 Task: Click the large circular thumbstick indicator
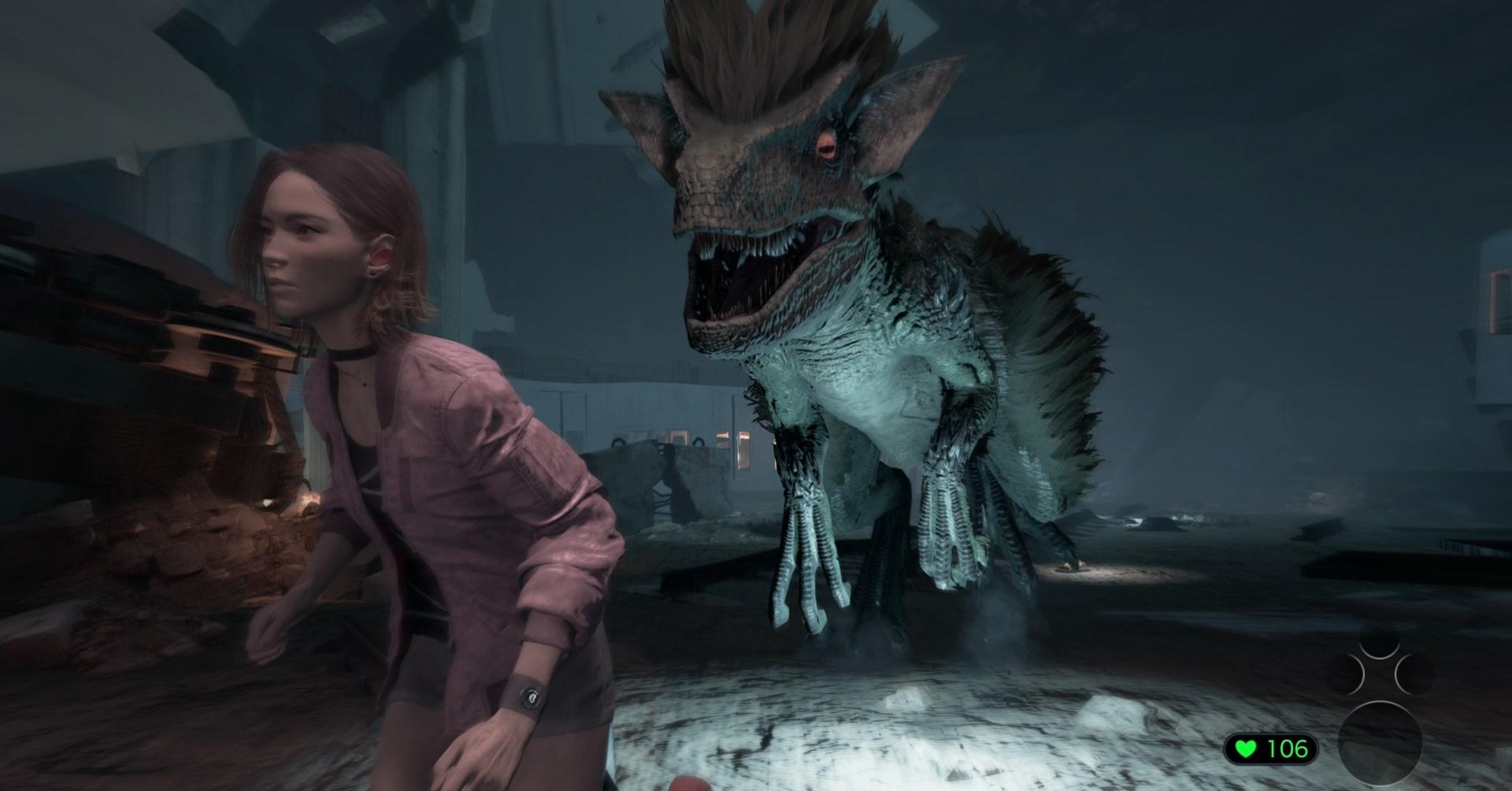pyautogui.click(x=1380, y=743)
